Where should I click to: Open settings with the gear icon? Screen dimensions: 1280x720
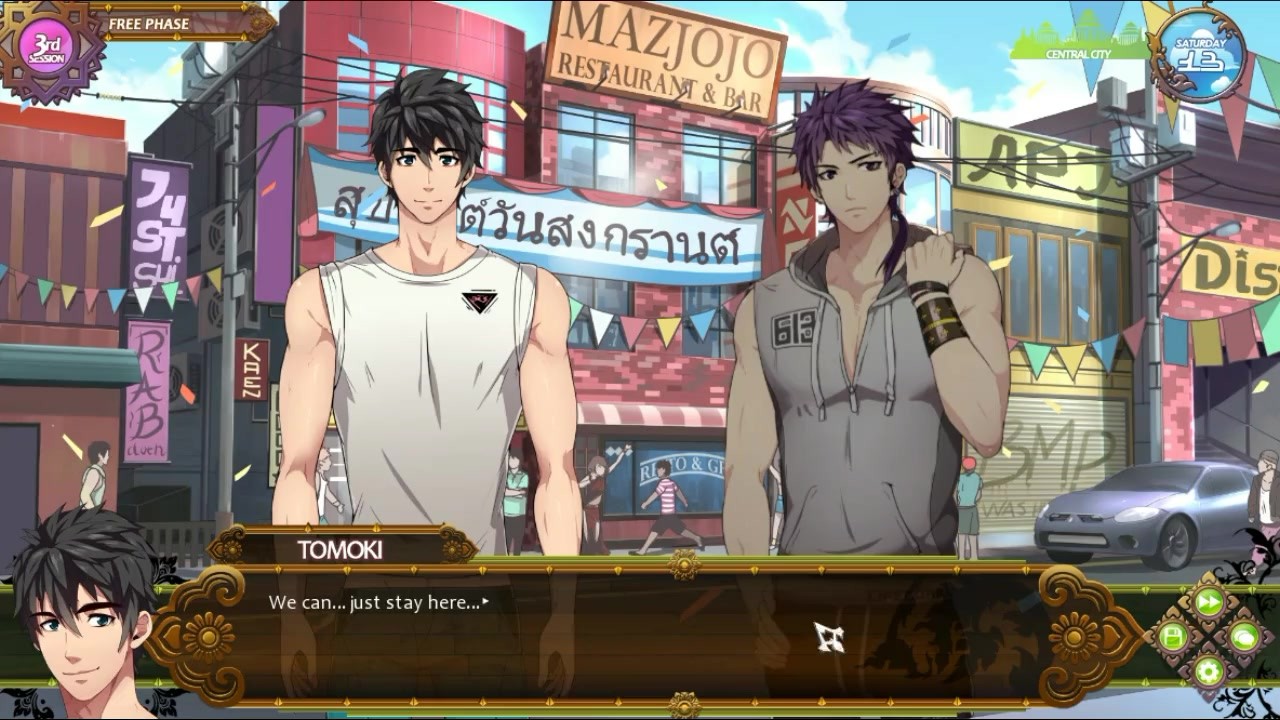1208,670
